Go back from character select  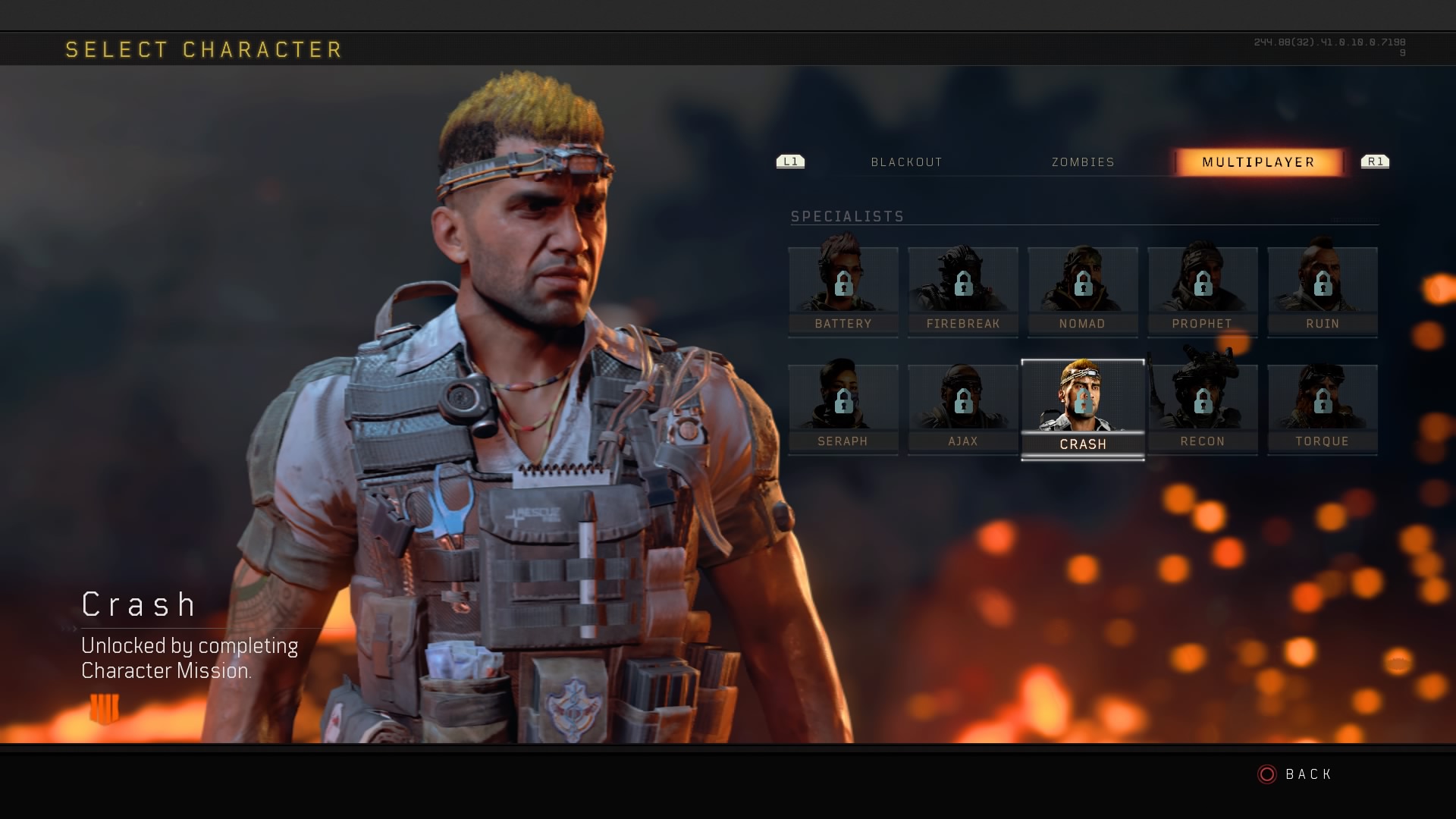point(1295,774)
